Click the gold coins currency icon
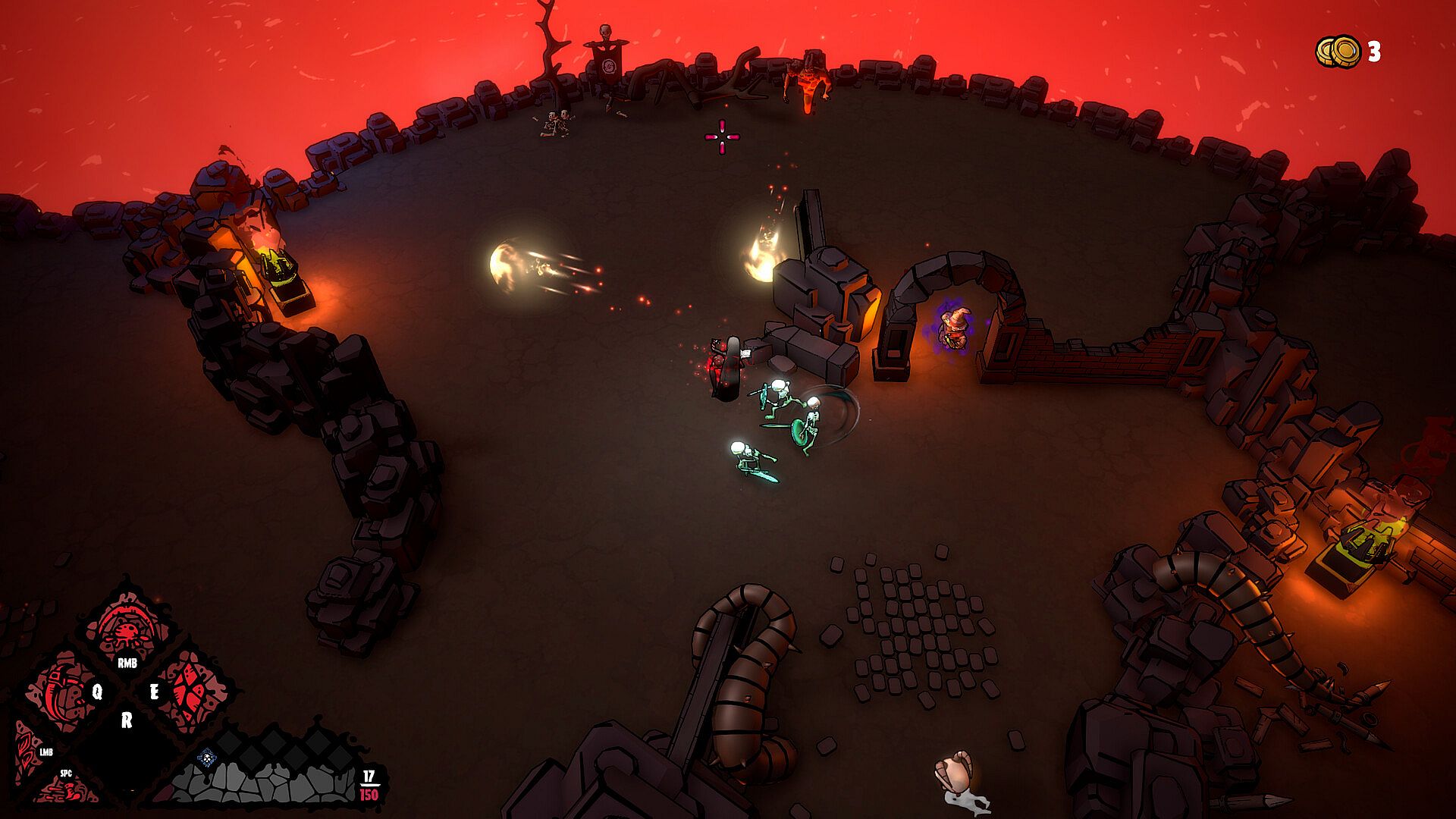The image size is (1456, 819). 1338,51
